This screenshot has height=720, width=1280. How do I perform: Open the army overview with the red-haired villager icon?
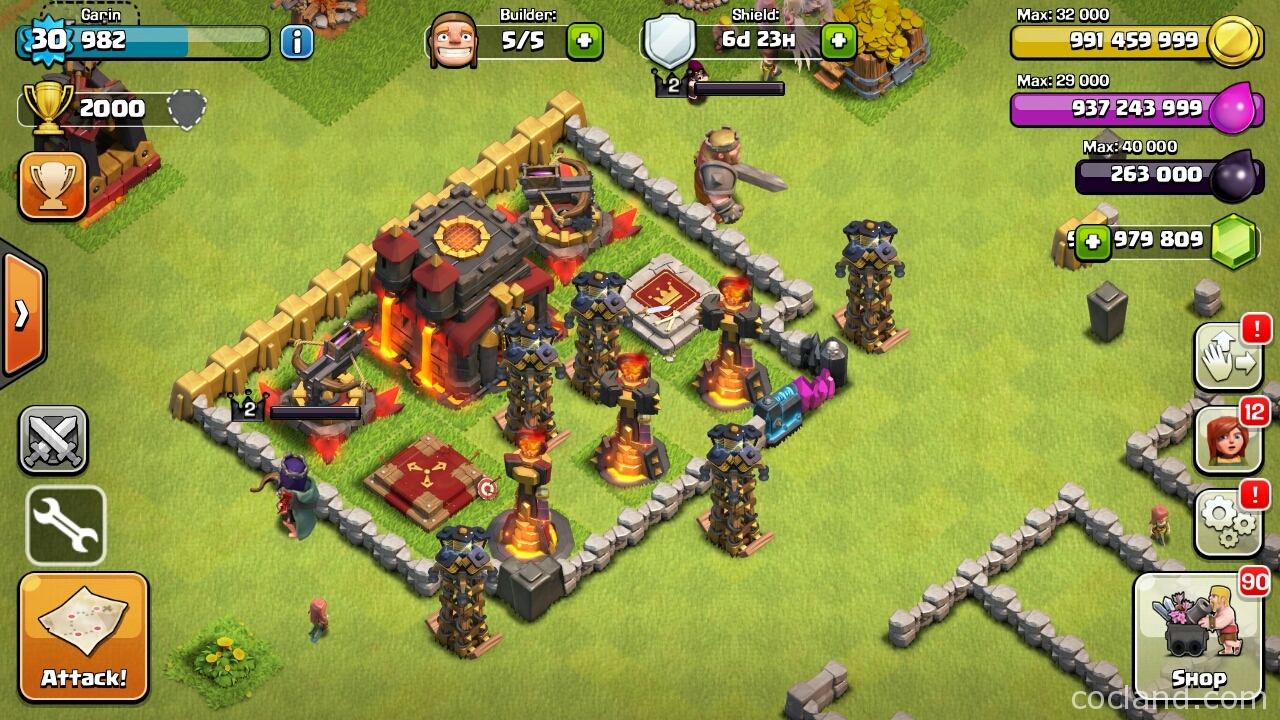[x=1228, y=438]
